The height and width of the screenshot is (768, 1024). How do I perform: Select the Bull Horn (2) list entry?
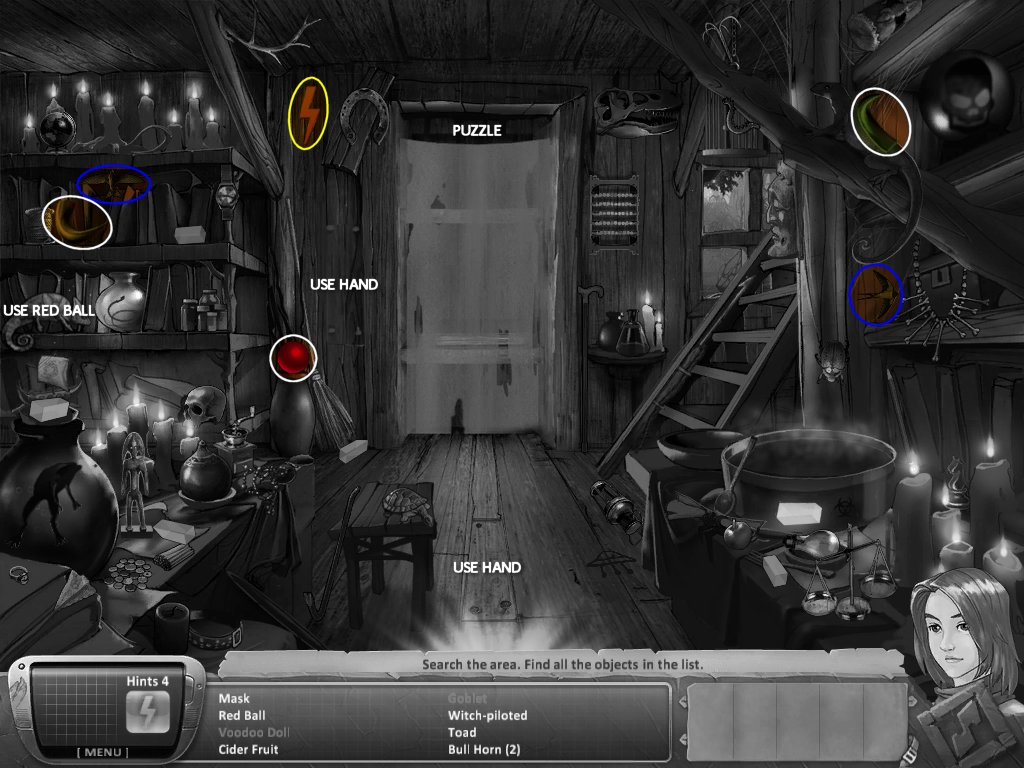pos(483,749)
